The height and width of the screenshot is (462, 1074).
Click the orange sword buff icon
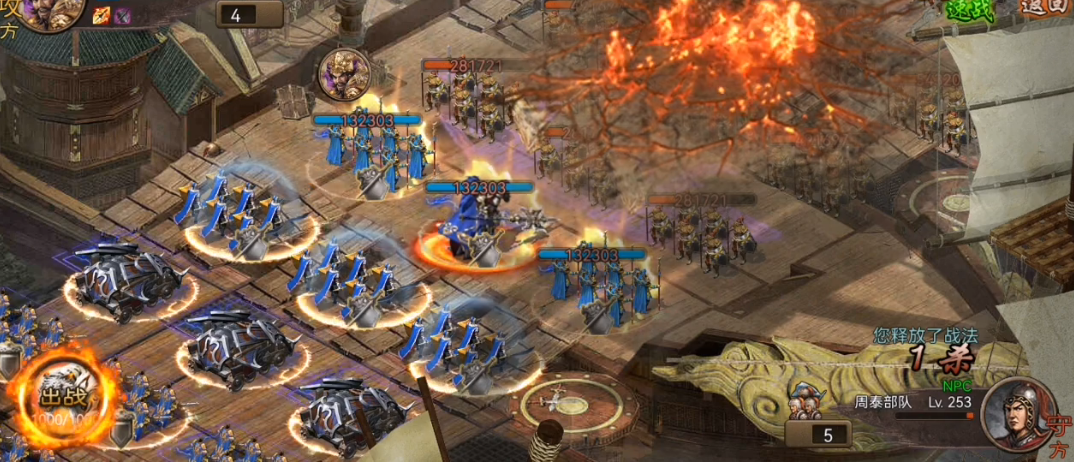pos(102,15)
